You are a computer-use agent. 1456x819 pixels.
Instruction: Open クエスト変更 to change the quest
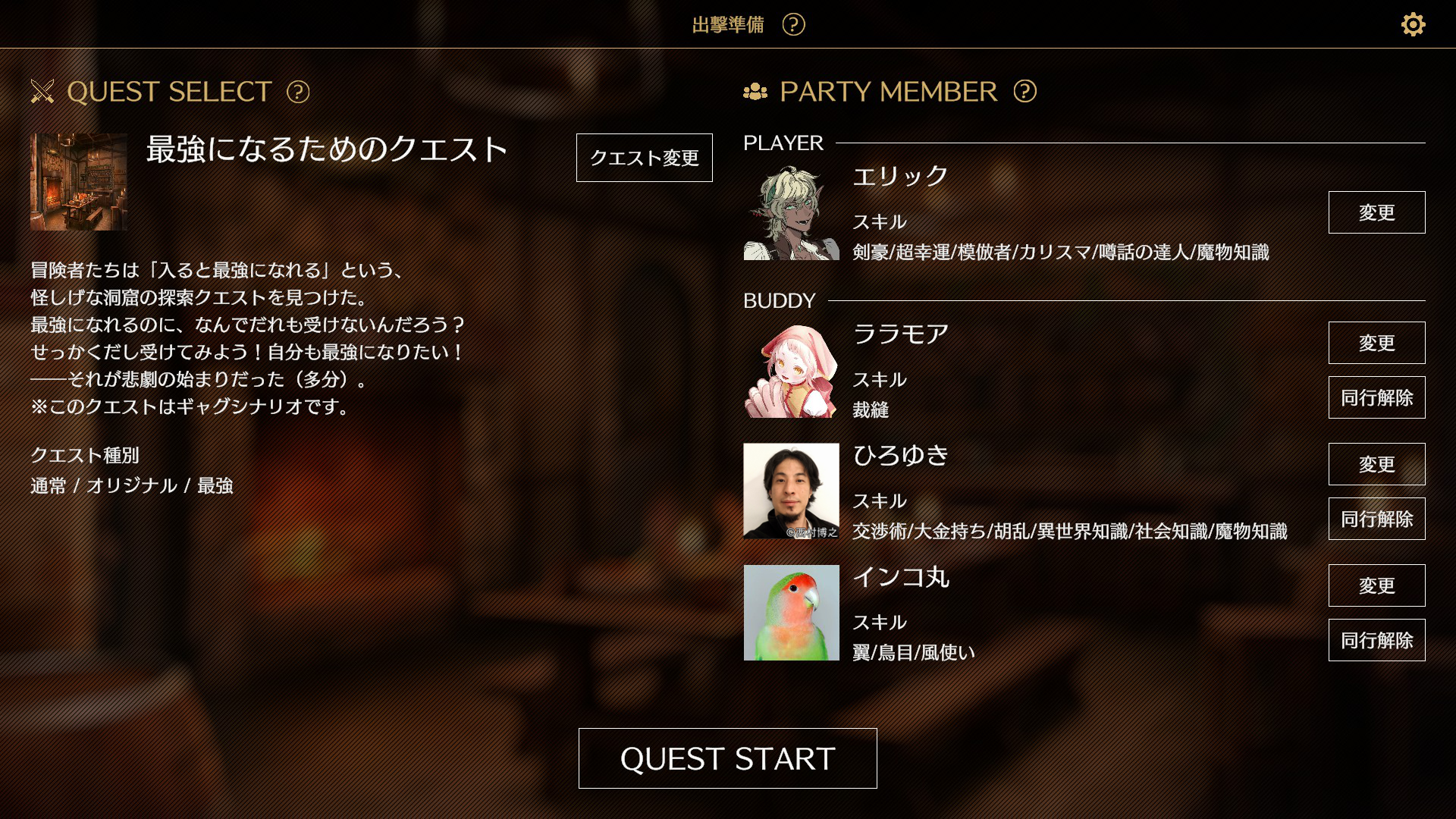[x=644, y=158]
